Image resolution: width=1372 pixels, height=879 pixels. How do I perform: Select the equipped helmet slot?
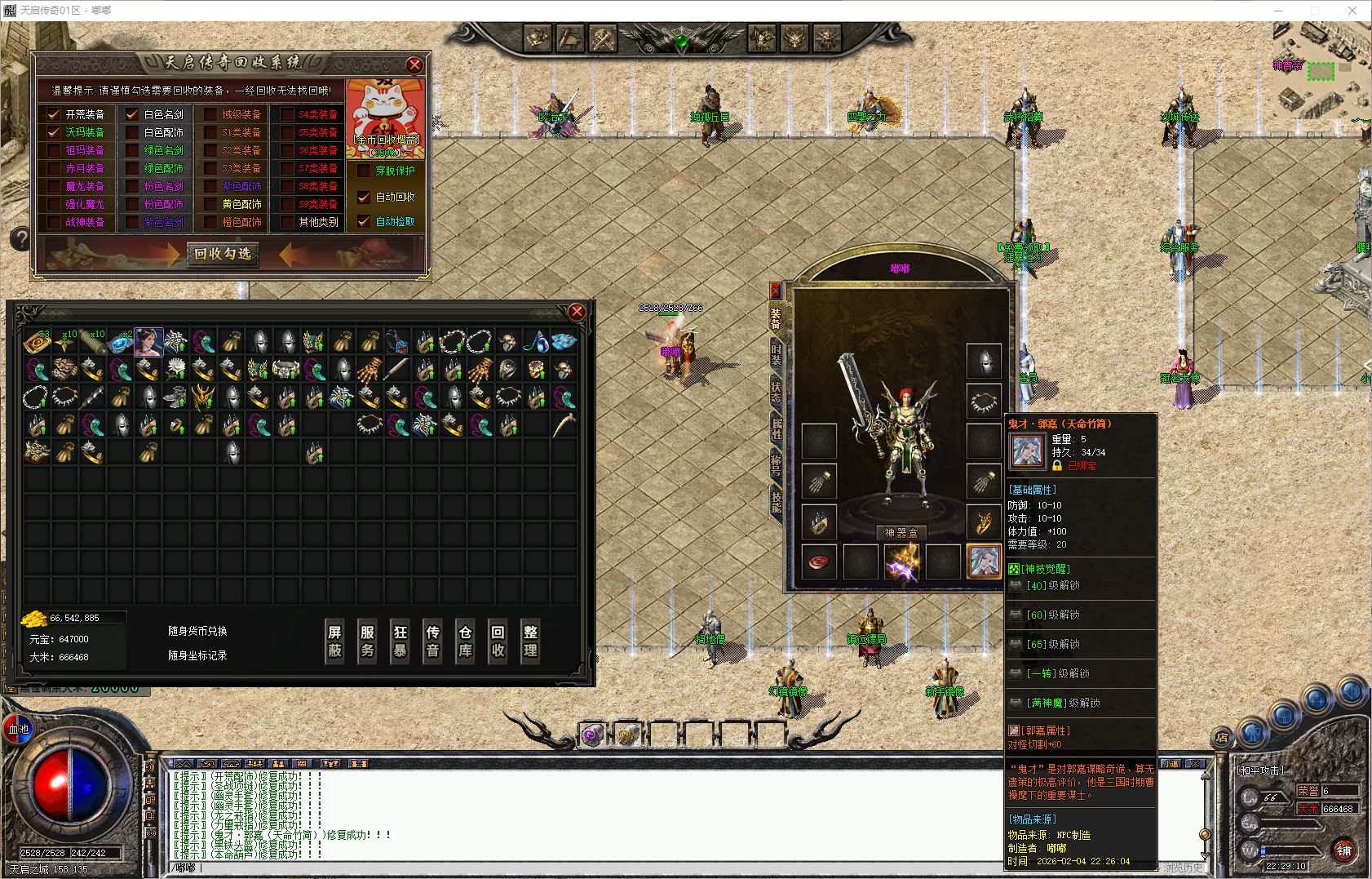click(984, 360)
